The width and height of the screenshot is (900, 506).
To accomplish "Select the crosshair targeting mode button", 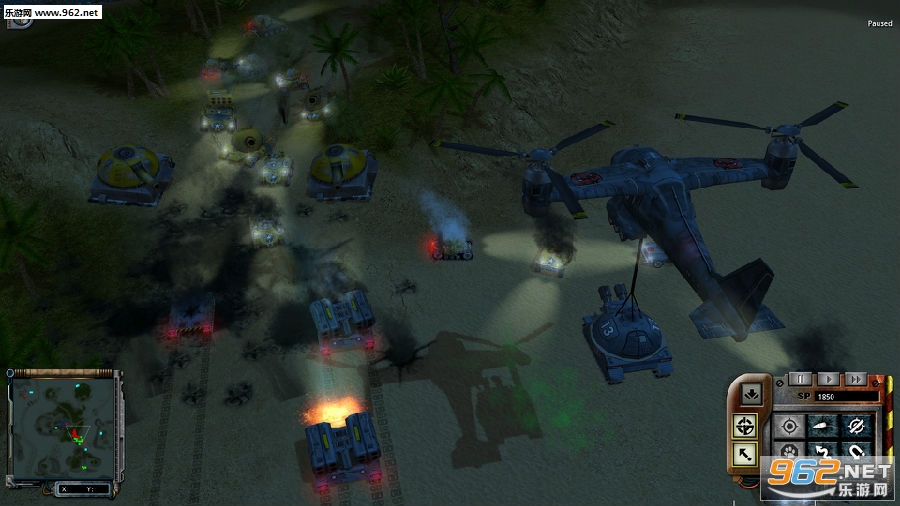I will coord(744,427).
